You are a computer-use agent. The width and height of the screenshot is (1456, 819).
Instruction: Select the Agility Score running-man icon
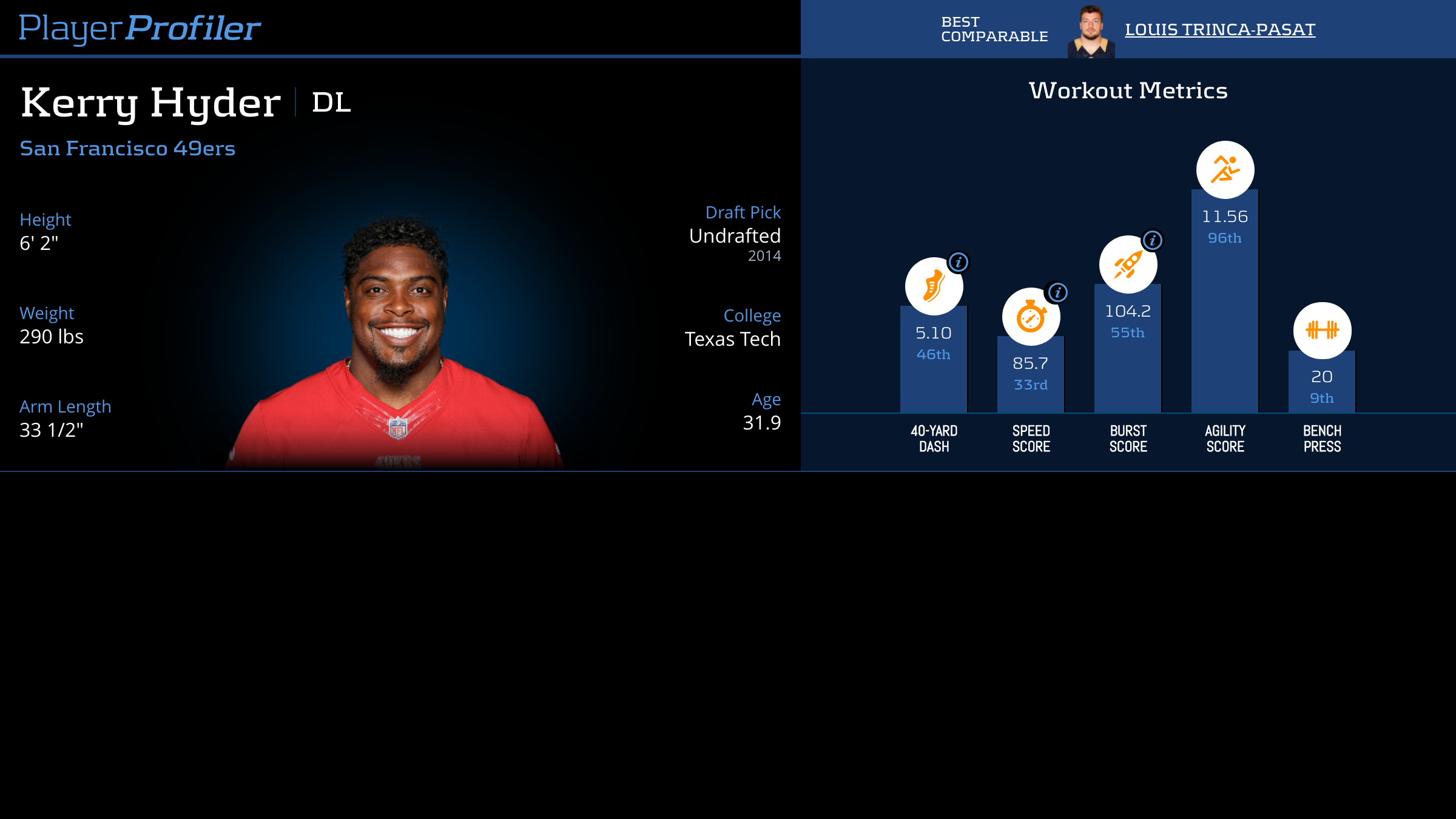[1225, 170]
